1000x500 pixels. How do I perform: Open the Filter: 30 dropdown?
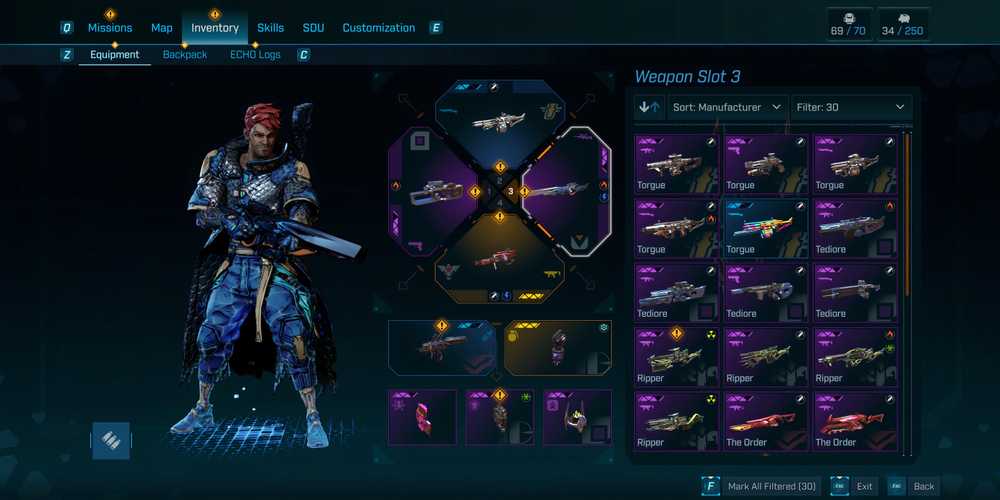851,107
